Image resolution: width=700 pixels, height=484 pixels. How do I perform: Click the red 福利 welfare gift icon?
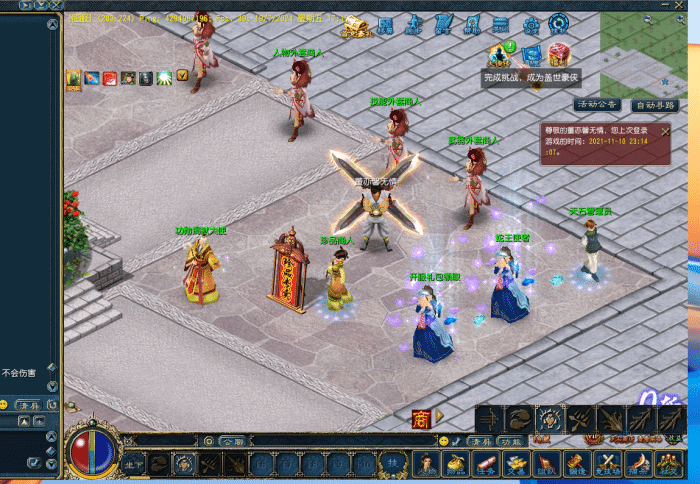[x=560, y=53]
